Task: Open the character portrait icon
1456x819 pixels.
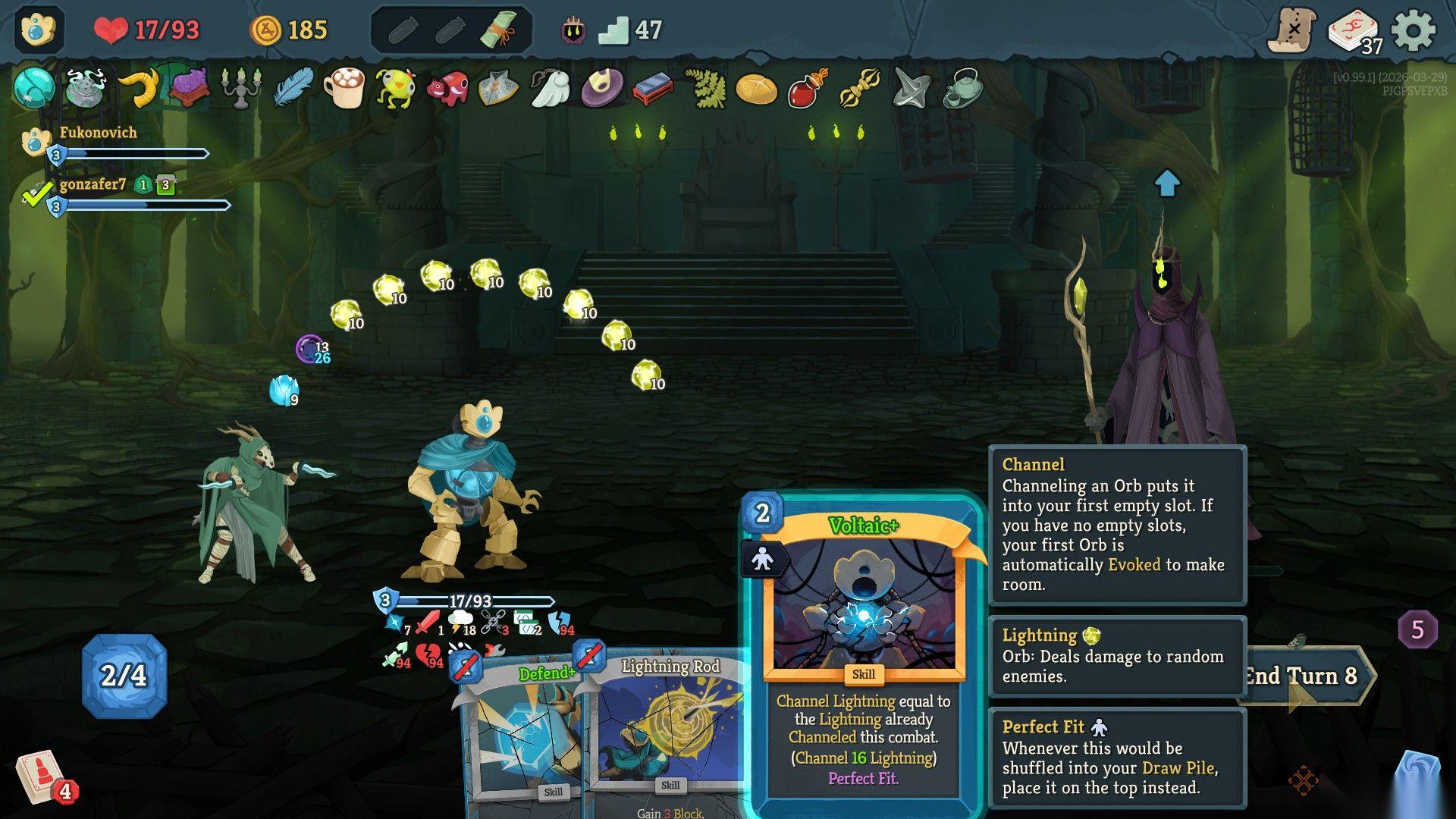Action: coord(38,30)
